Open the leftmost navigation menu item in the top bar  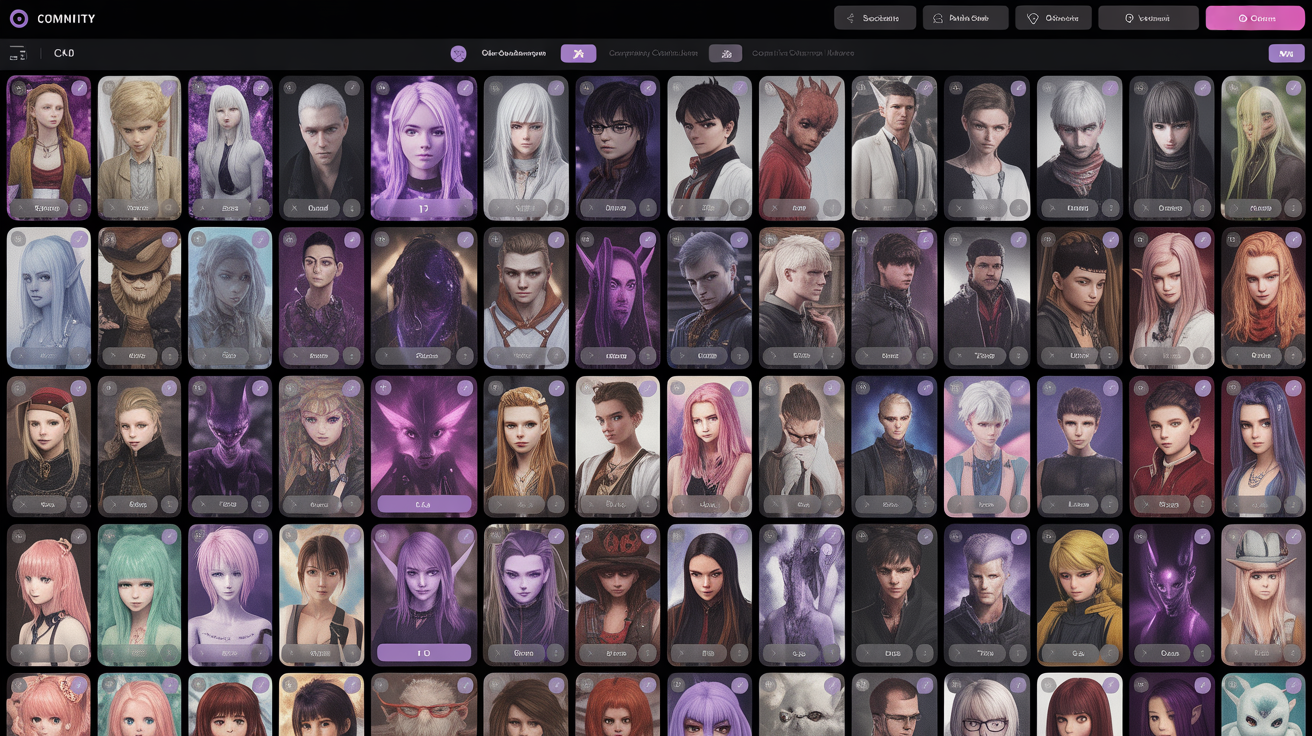(x=875, y=17)
